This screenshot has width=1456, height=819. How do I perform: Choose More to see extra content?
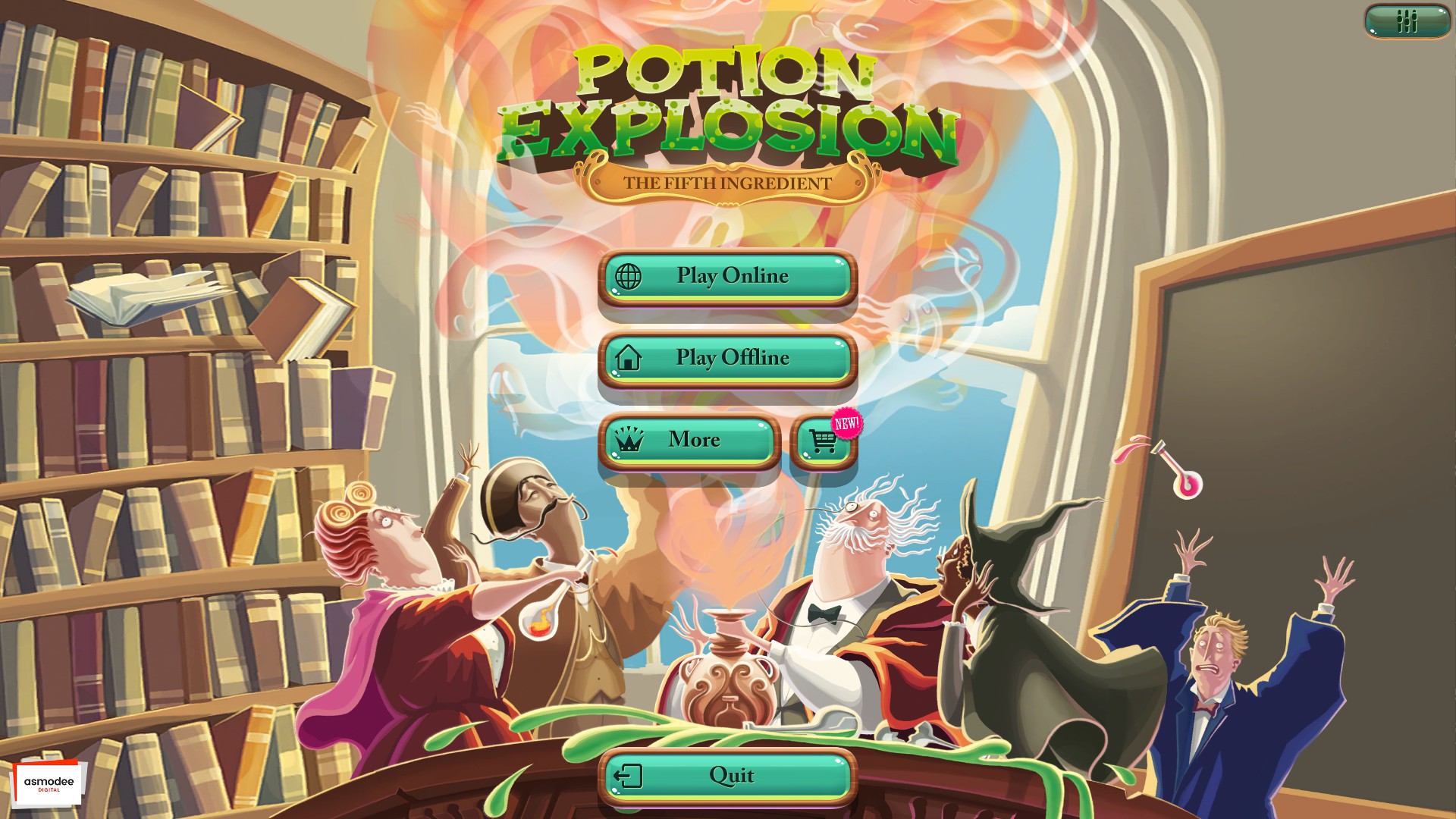pos(690,441)
